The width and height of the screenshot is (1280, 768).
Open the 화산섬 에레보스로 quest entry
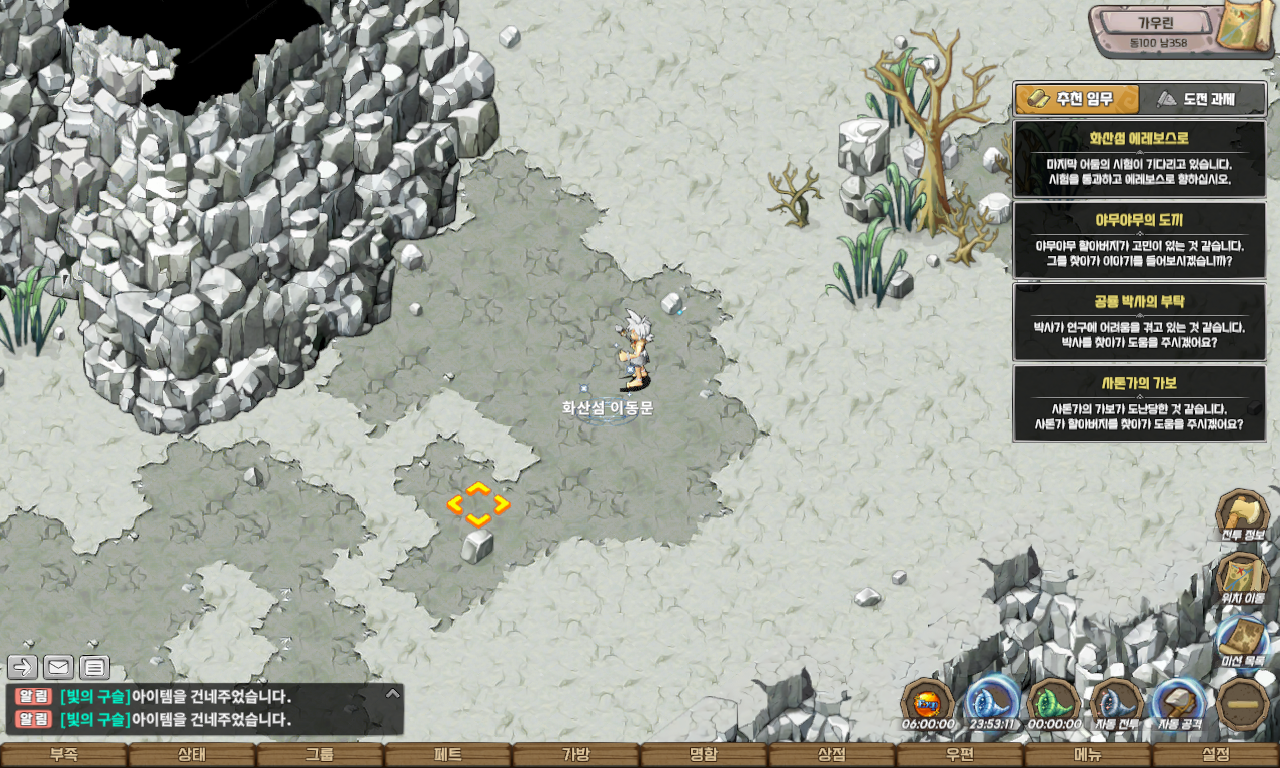tap(1139, 159)
